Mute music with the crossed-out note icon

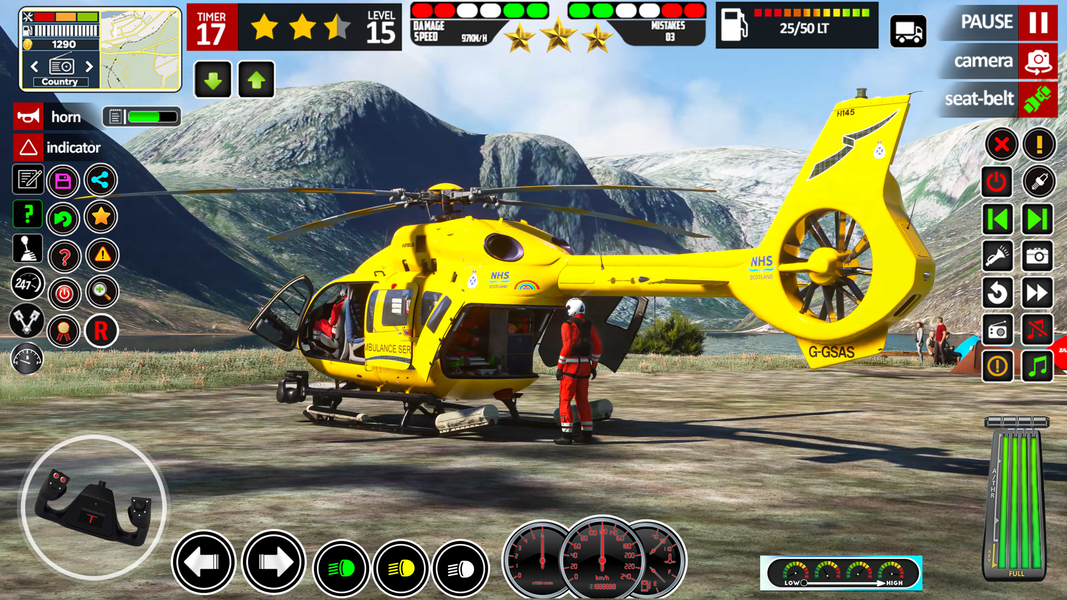[x=1038, y=329]
